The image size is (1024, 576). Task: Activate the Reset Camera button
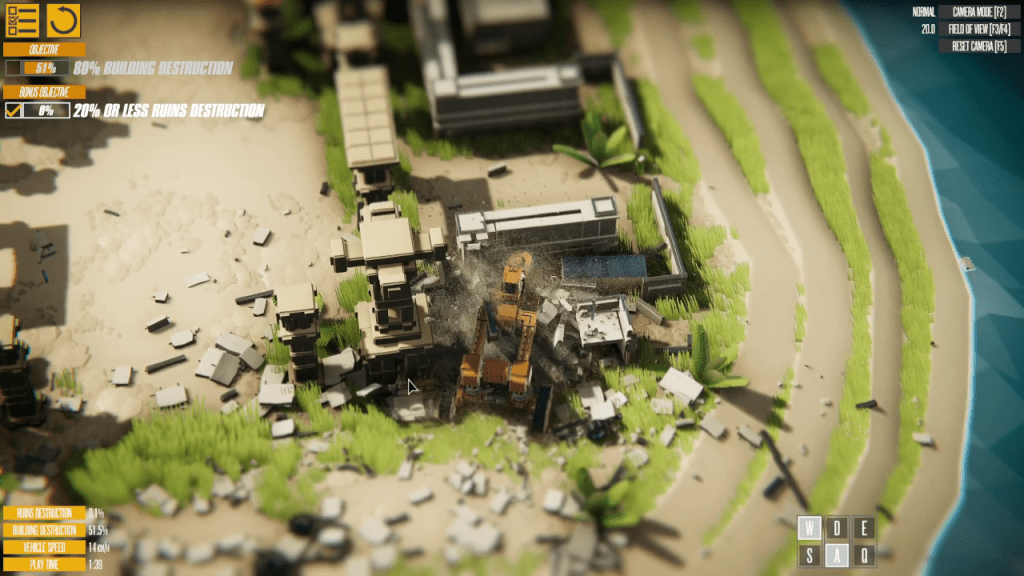click(x=979, y=46)
